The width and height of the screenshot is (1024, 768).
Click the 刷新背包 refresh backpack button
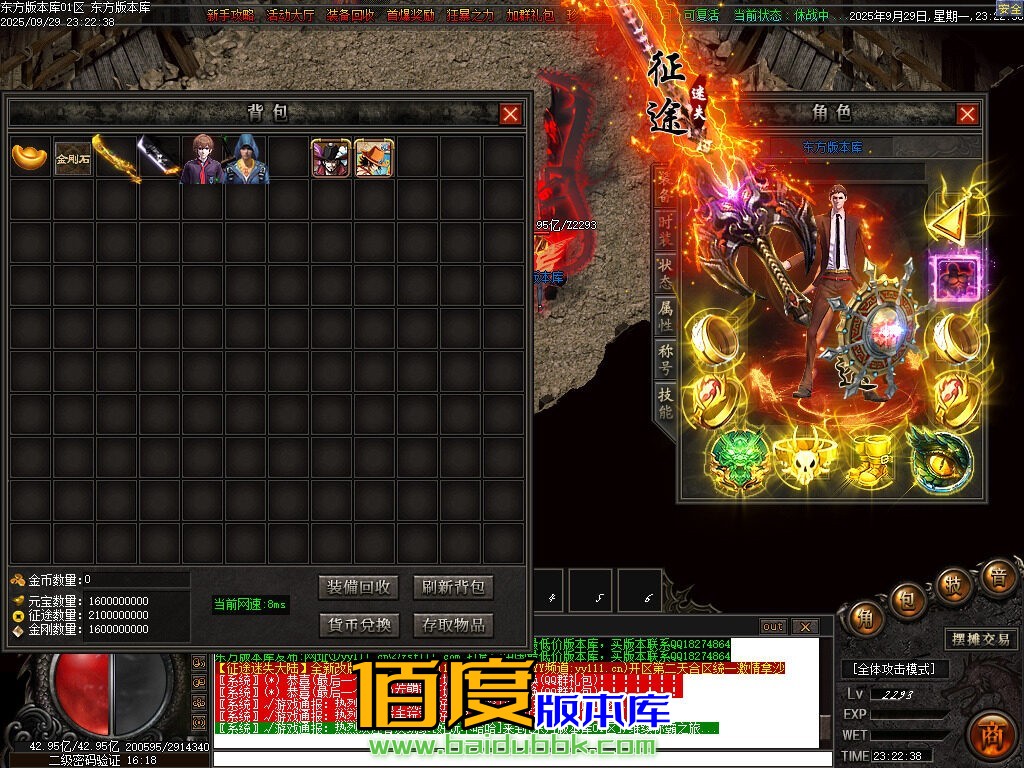(x=453, y=587)
